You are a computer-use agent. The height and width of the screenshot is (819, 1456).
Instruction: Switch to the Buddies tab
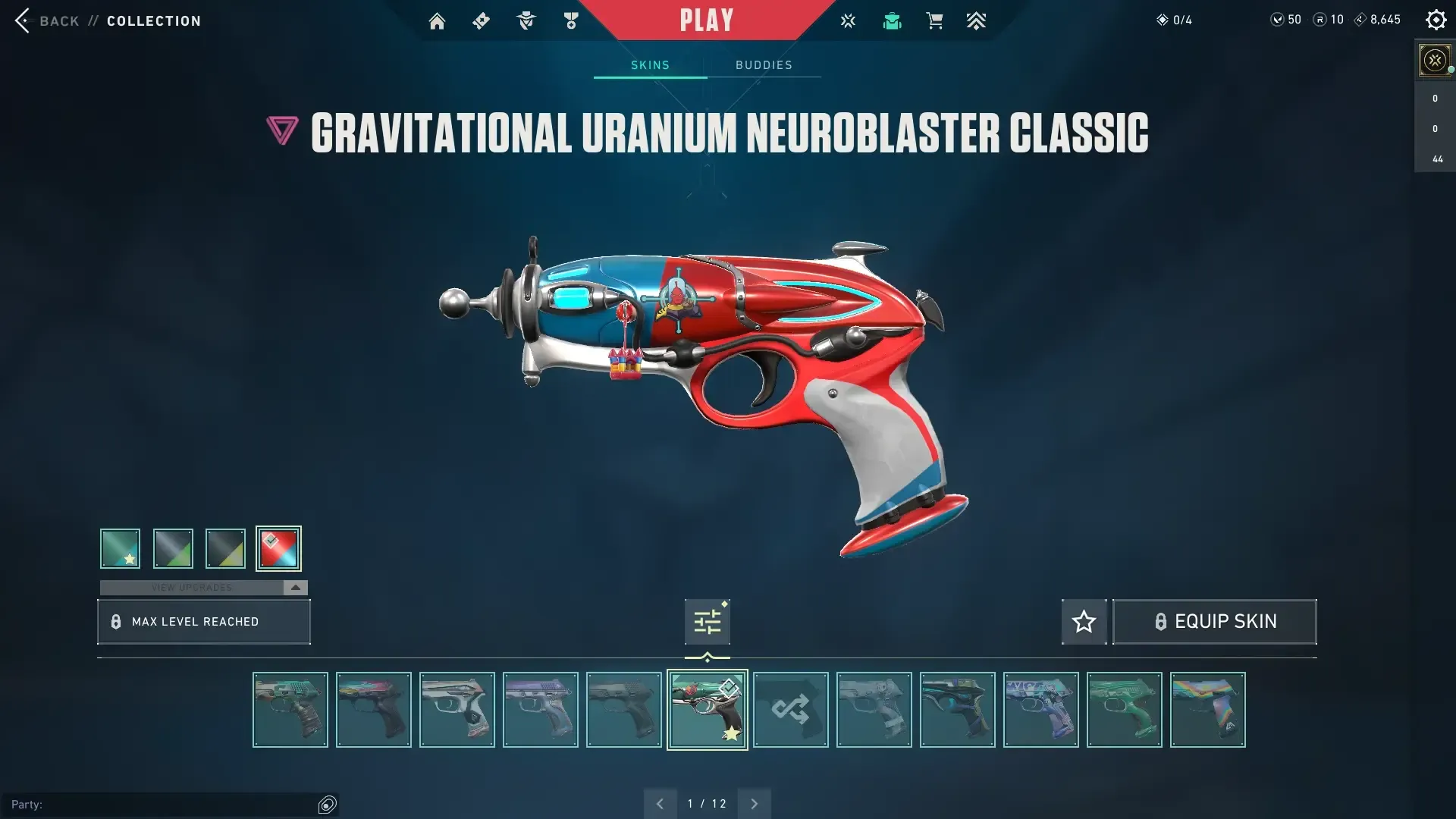tap(764, 65)
